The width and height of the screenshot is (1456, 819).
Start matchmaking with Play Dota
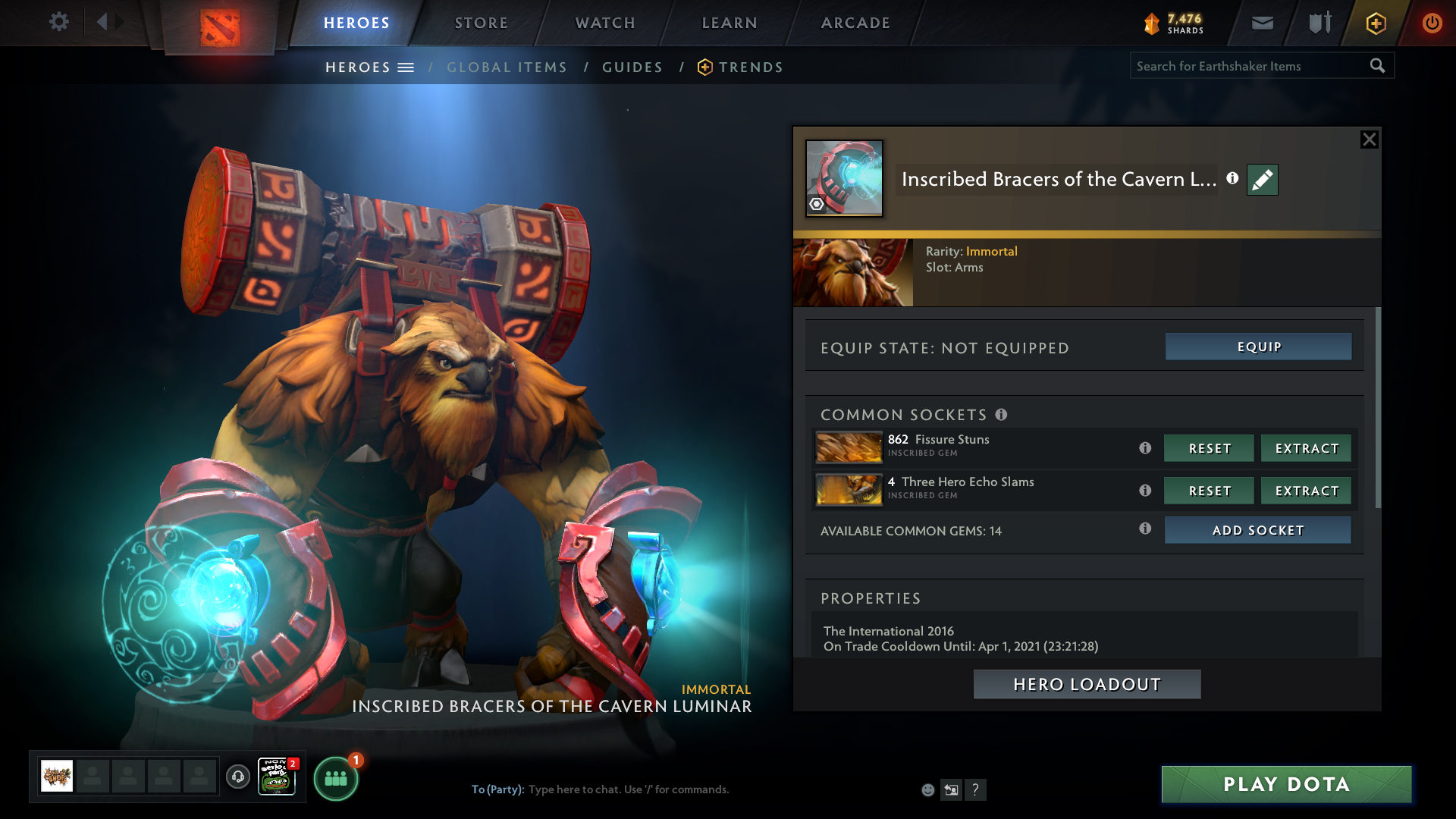point(1286,784)
